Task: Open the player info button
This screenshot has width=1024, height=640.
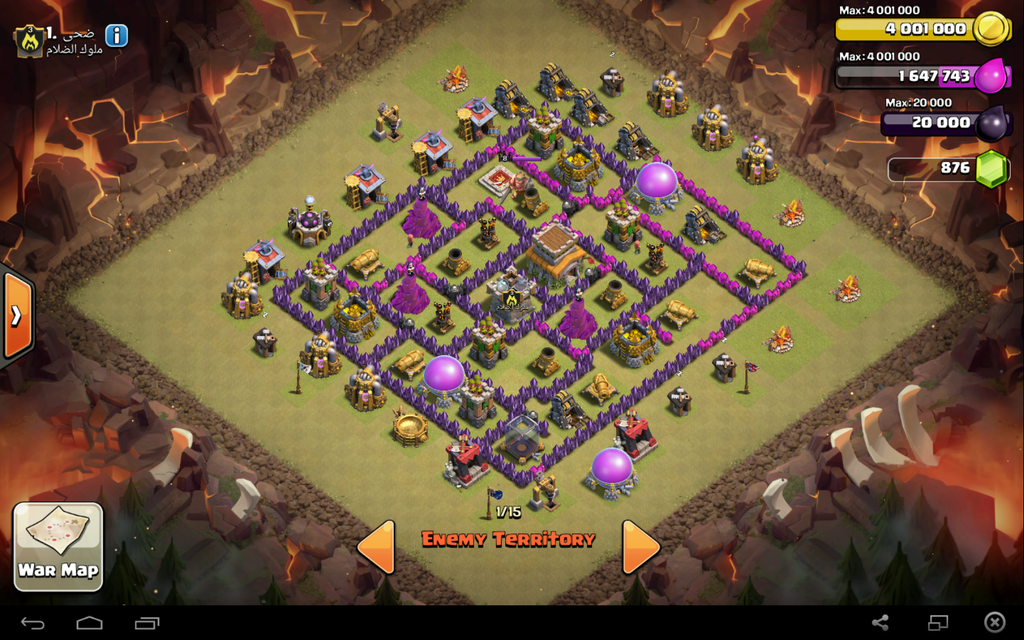Action: [117, 36]
